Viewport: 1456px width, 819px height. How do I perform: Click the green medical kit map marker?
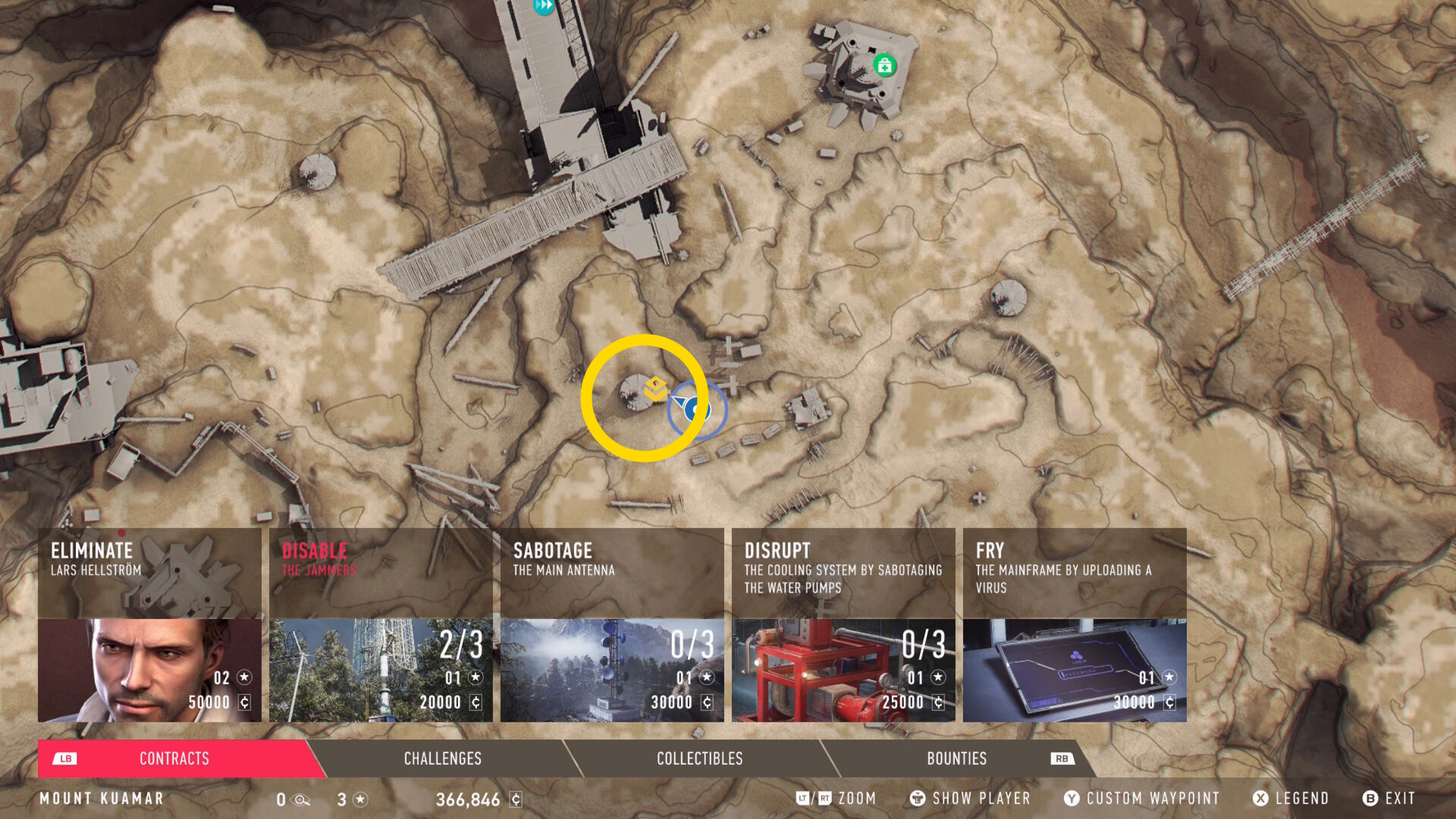coord(884,66)
